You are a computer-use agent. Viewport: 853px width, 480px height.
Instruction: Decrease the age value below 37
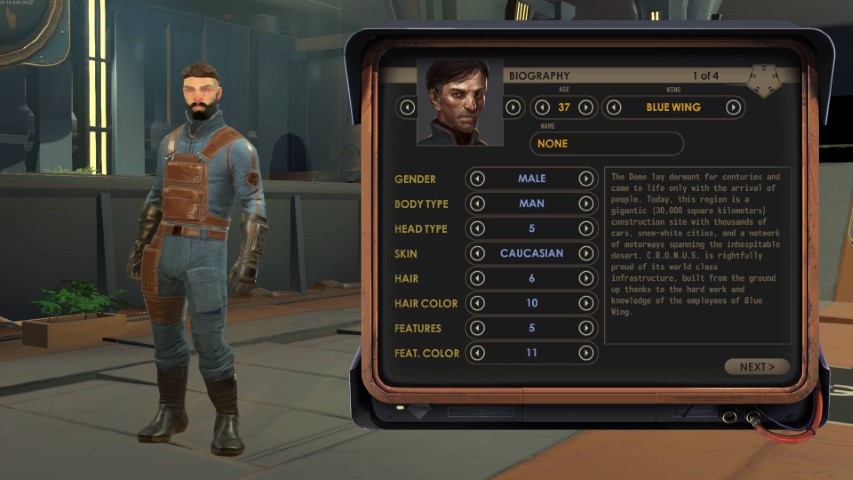(x=541, y=107)
